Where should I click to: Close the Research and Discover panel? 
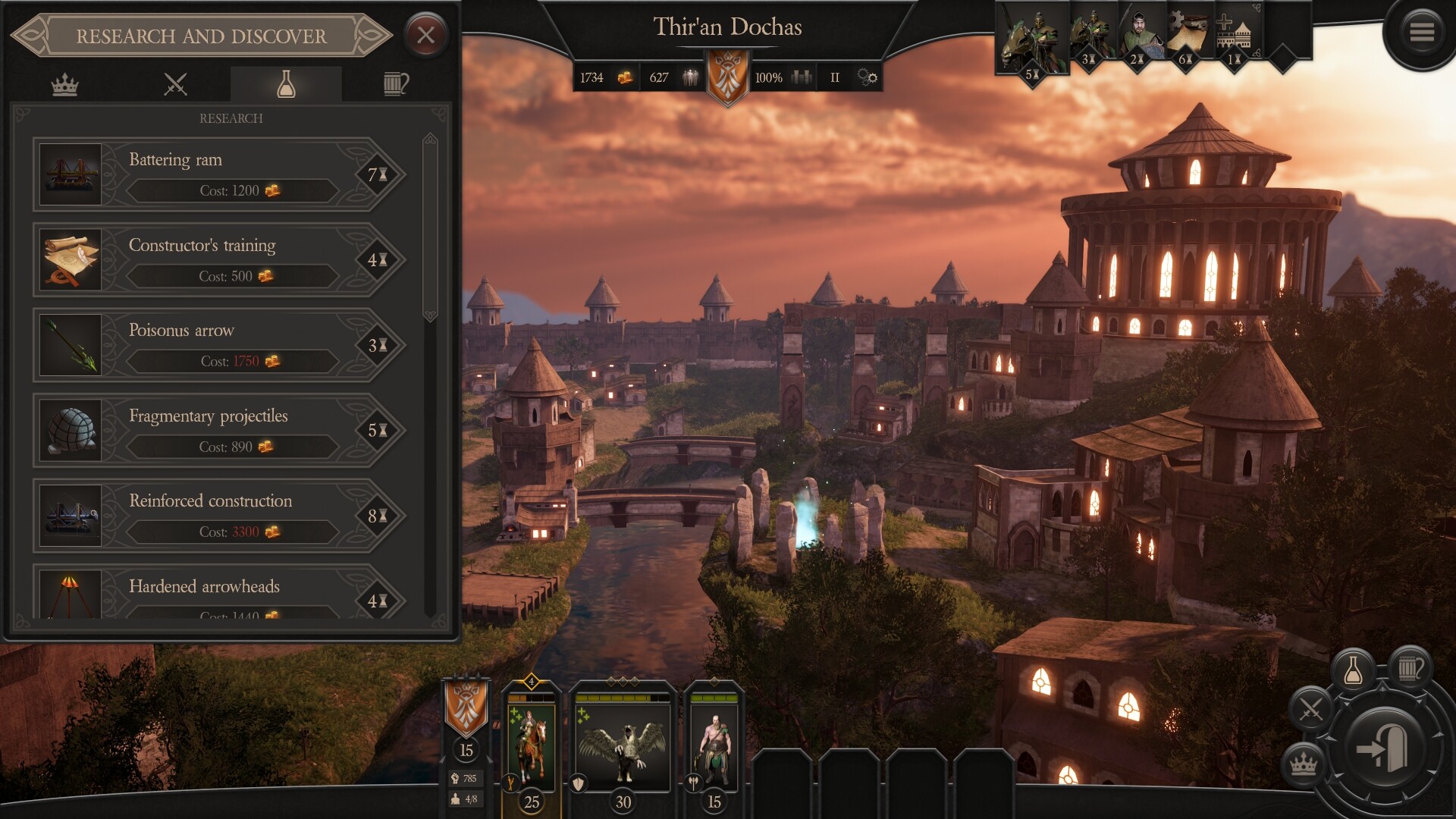[x=425, y=35]
